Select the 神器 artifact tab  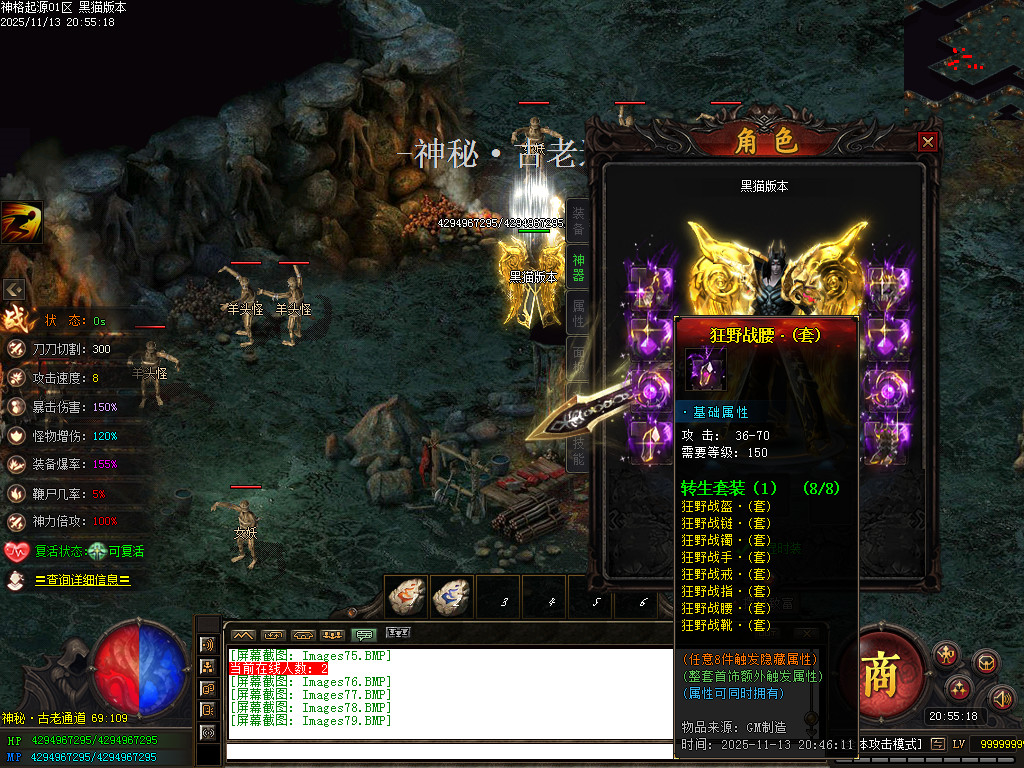(578, 267)
